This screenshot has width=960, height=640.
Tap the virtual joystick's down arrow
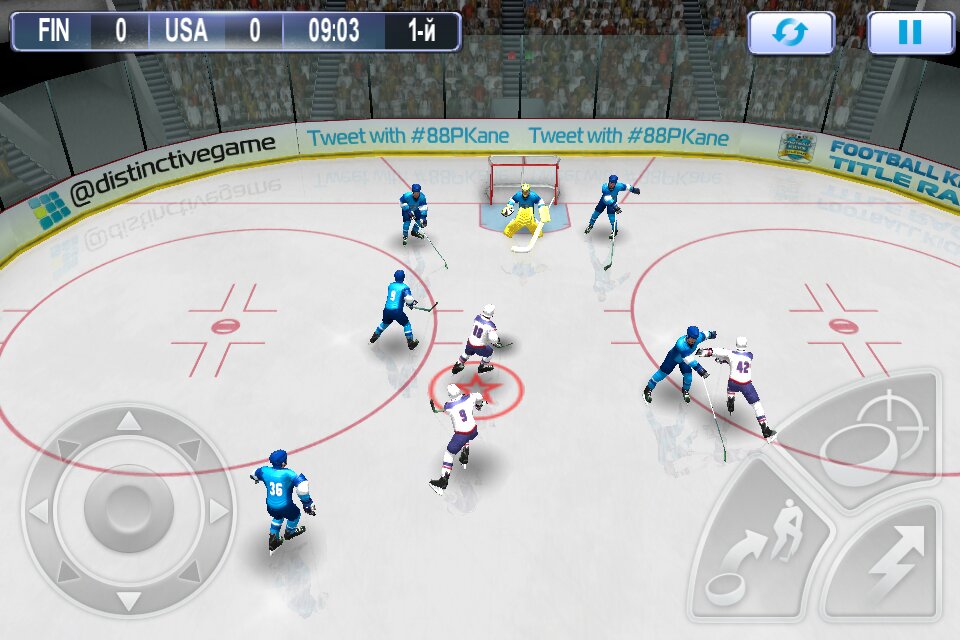pos(129,602)
